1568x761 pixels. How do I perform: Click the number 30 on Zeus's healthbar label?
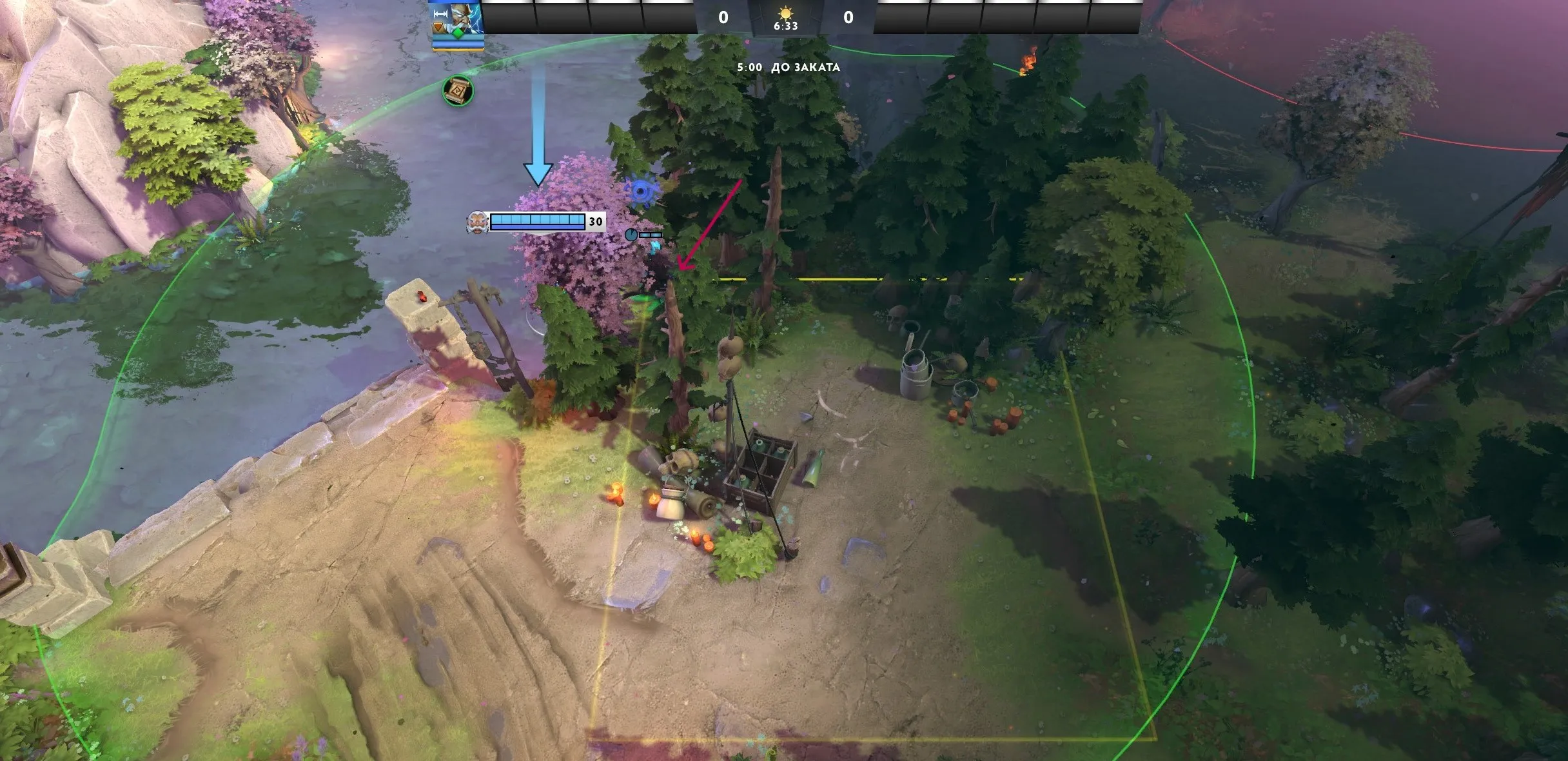(595, 222)
